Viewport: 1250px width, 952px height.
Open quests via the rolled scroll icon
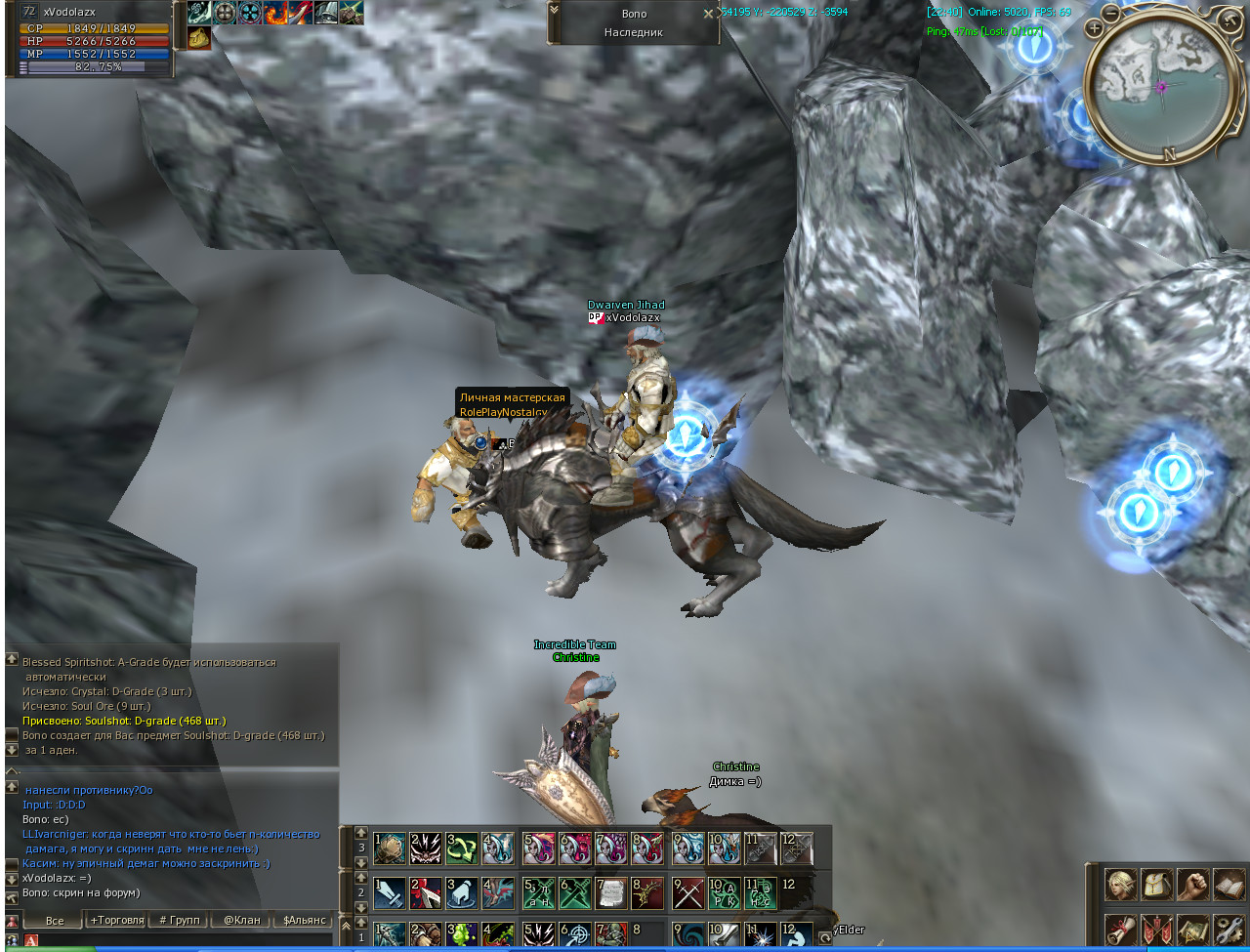tap(1120, 930)
